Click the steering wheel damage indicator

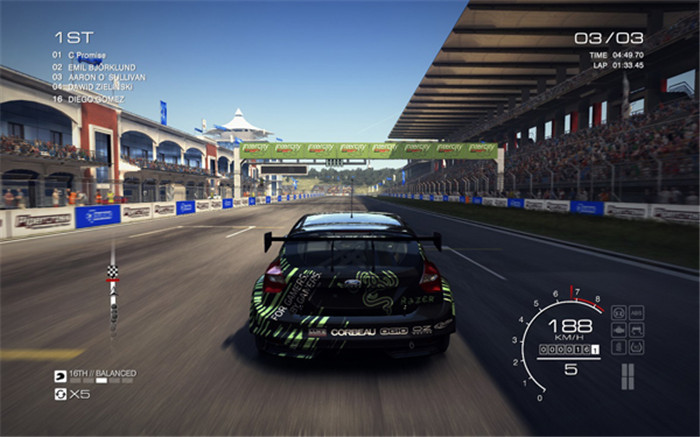point(619,313)
